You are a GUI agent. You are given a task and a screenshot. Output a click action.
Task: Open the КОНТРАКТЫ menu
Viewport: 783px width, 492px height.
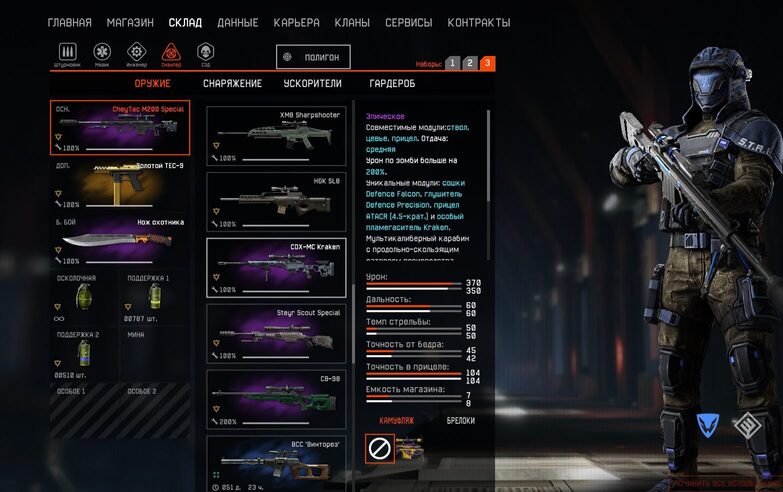click(478, 22)
